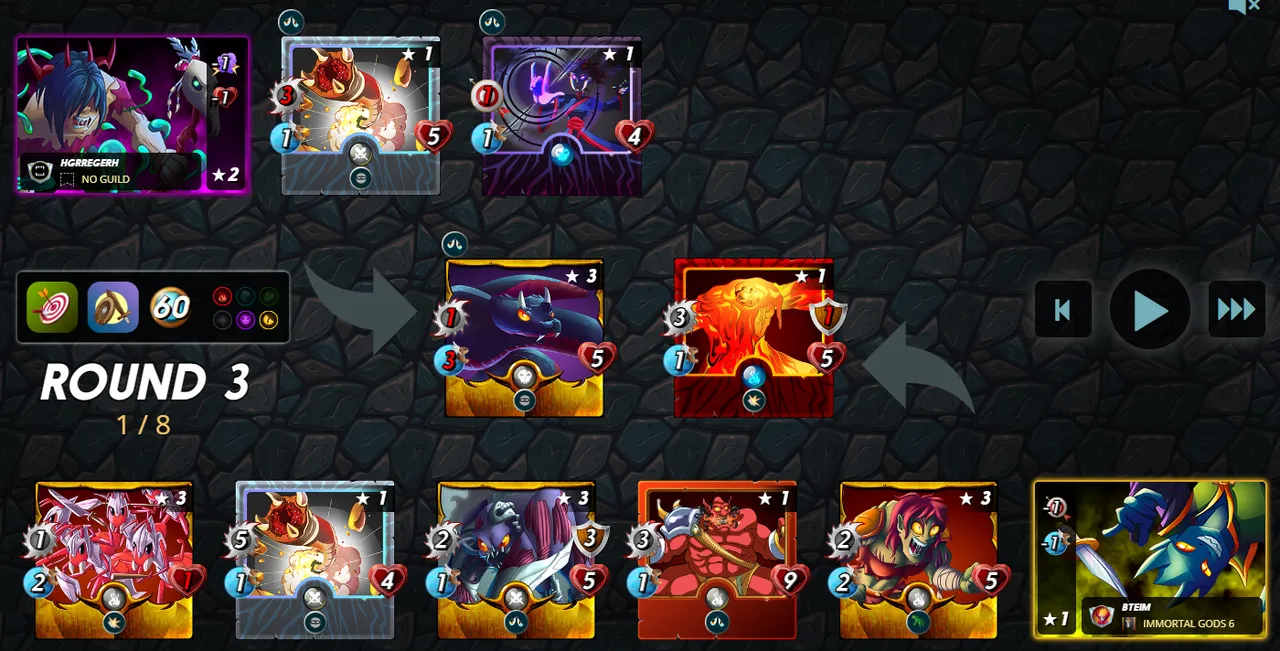Select the blue serpent card in front

pos(524,338)
